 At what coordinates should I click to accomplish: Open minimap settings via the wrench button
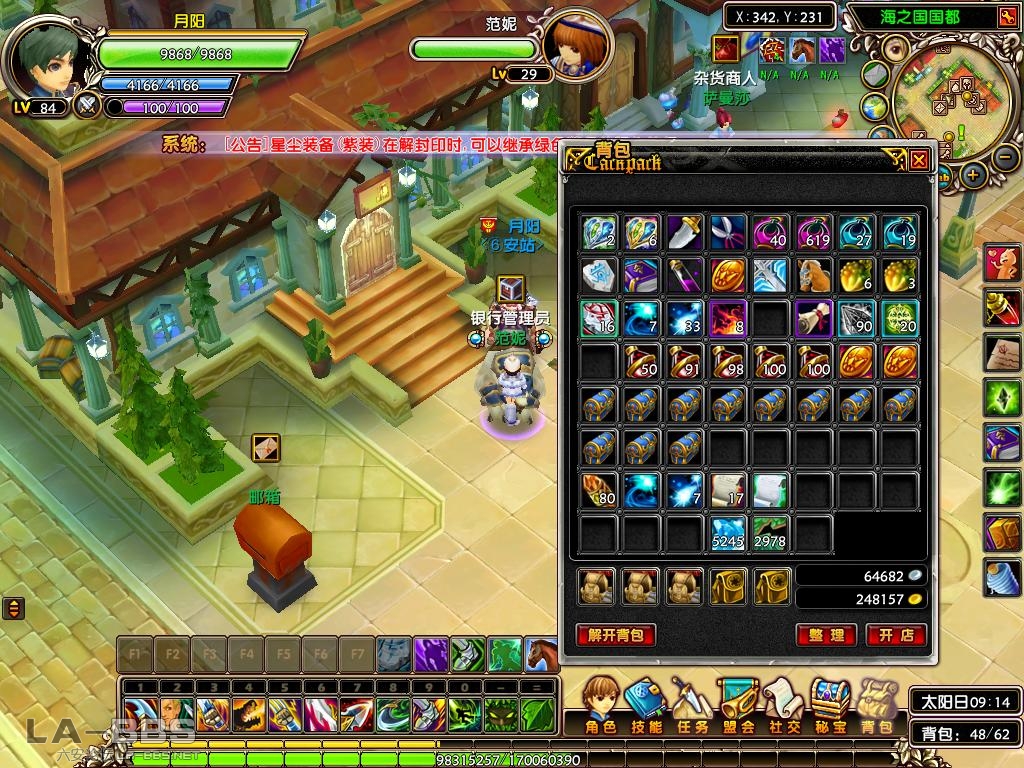tap(1006, 17)
